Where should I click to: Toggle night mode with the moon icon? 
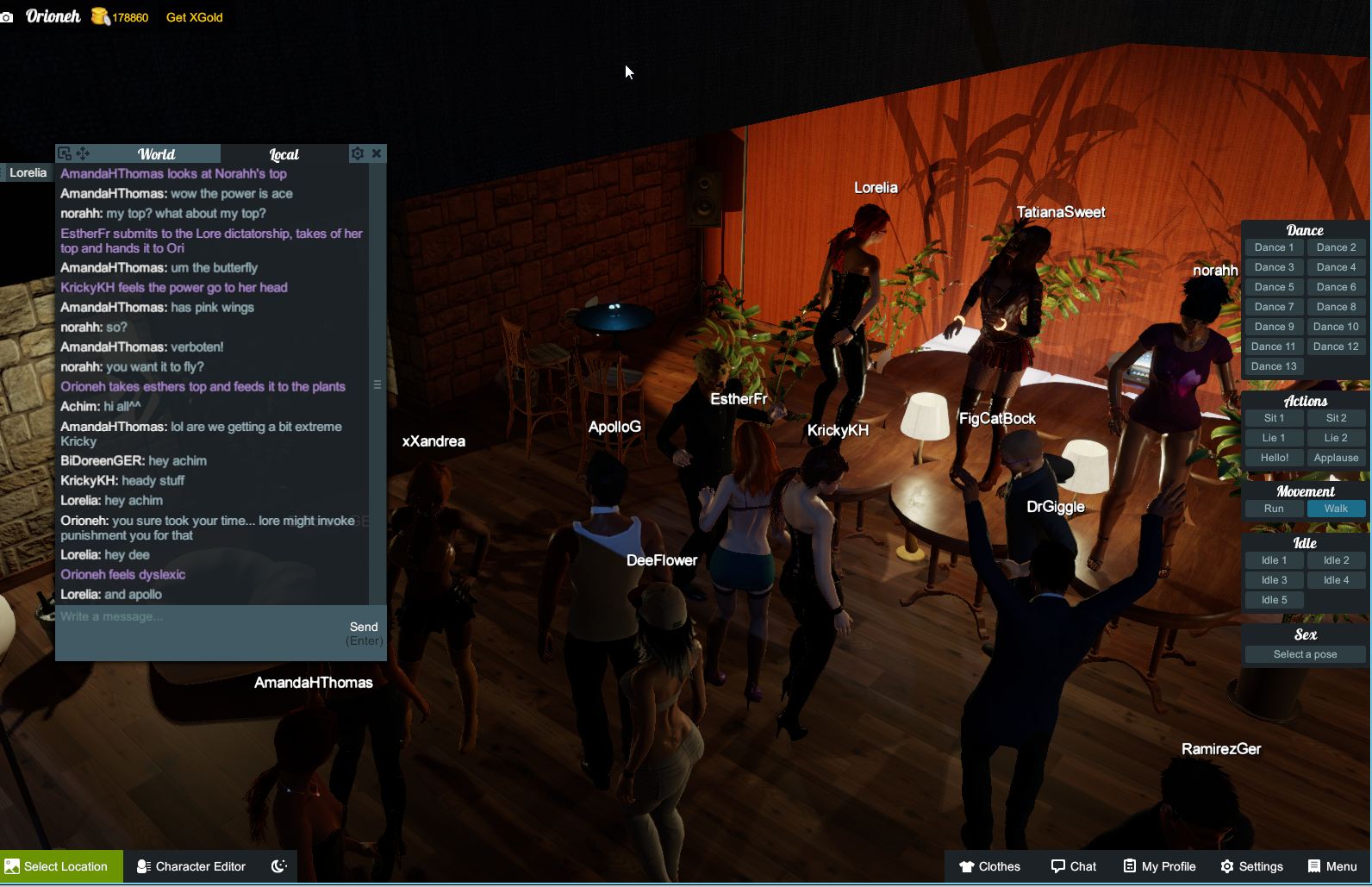277,866
